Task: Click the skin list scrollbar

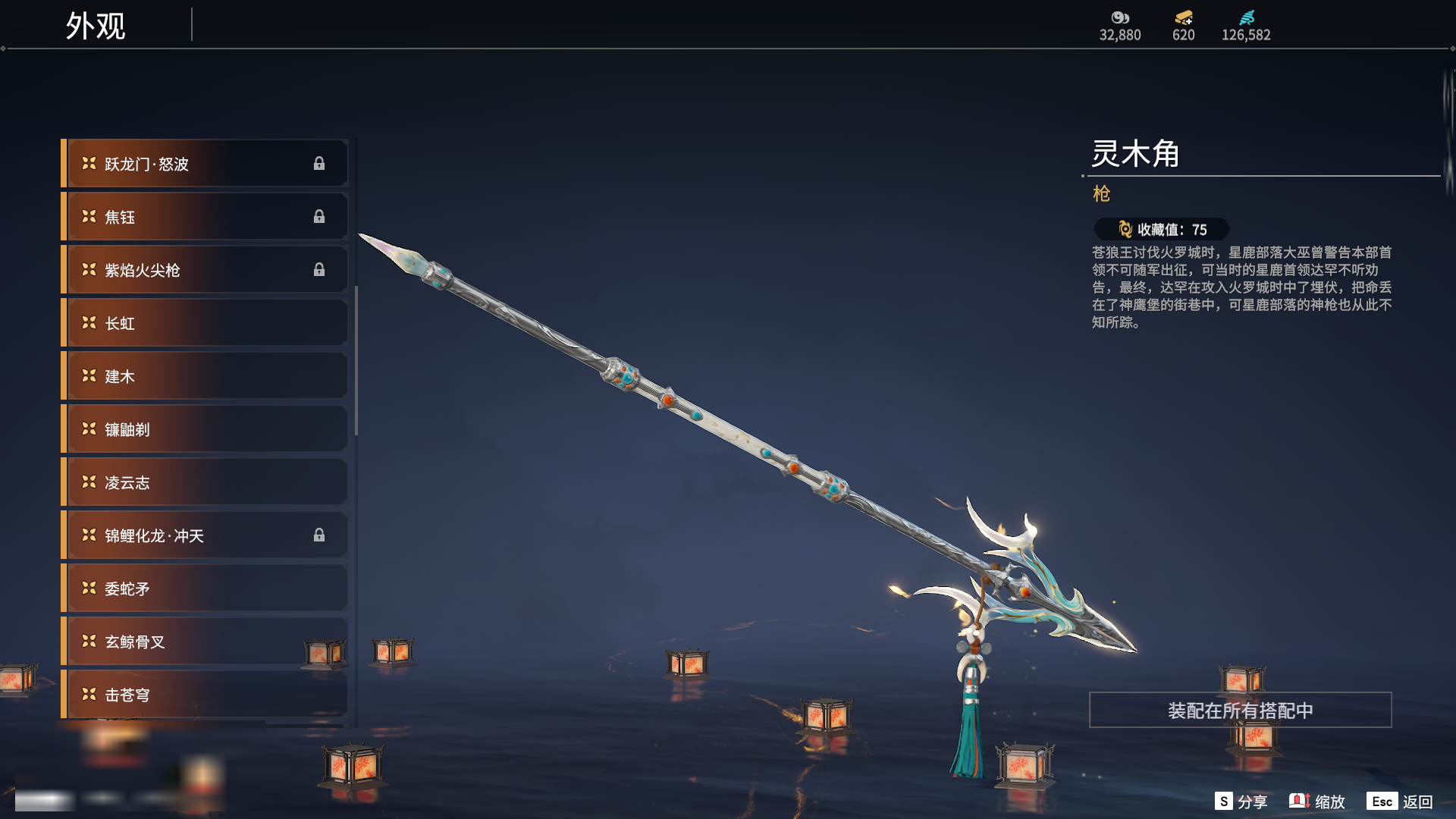Action: pyautogui.click(x=356, y=361)
